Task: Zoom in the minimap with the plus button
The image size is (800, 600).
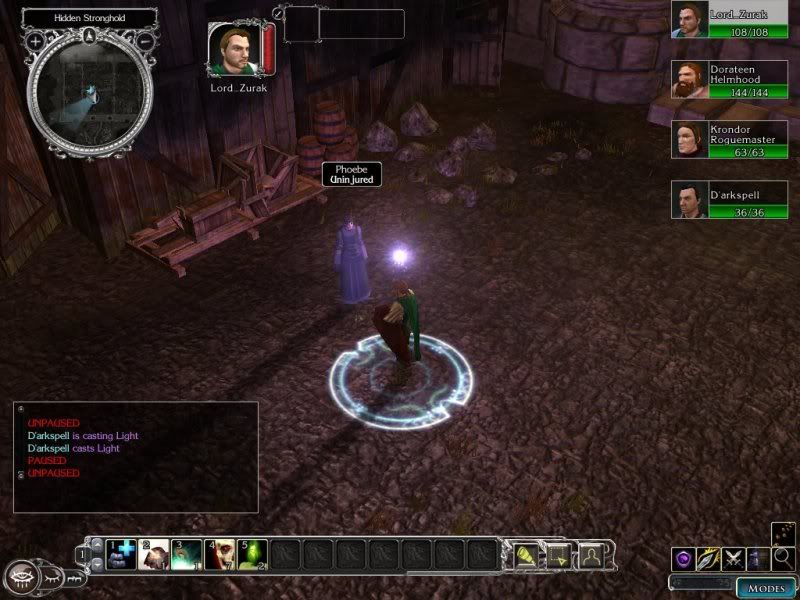Action: coord(35,42)
